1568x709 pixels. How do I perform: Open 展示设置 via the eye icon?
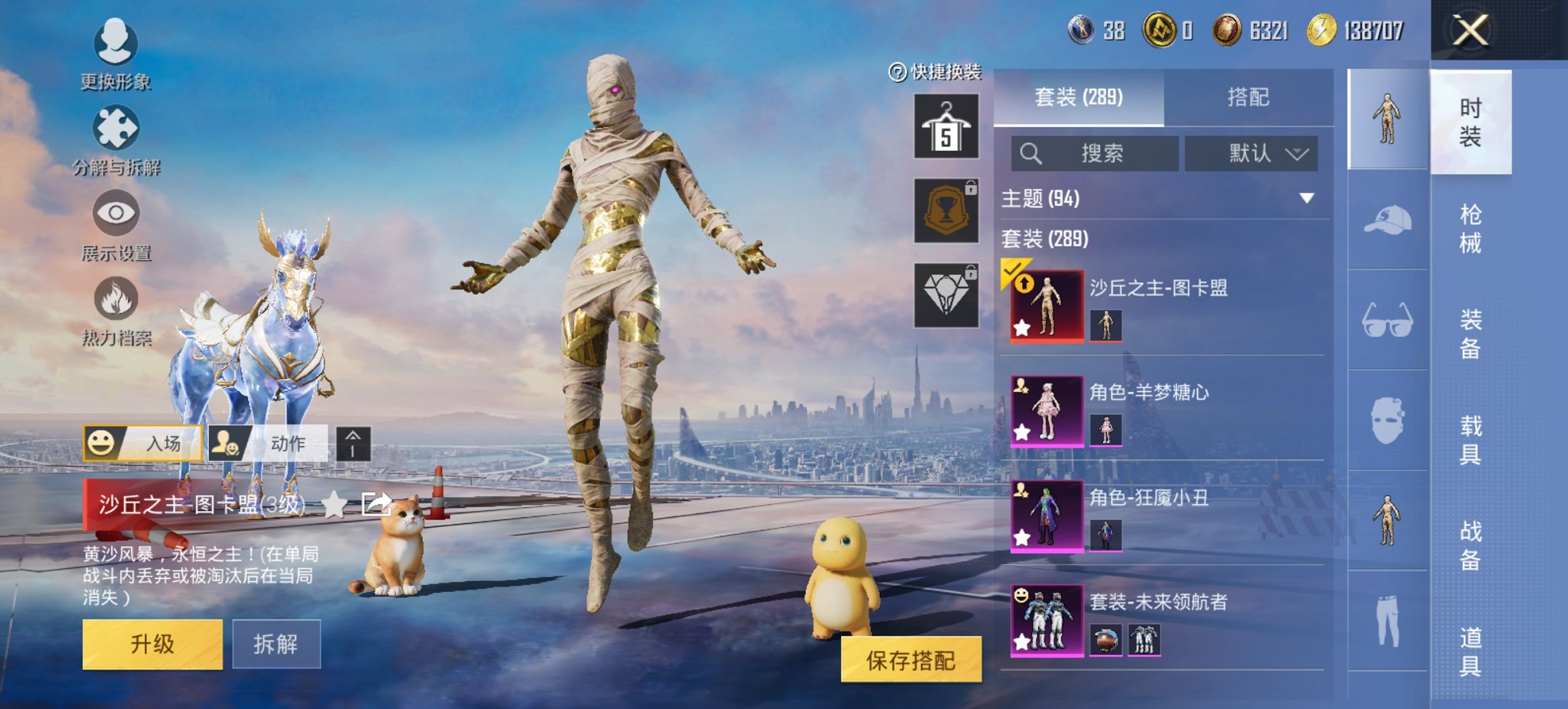116,213
